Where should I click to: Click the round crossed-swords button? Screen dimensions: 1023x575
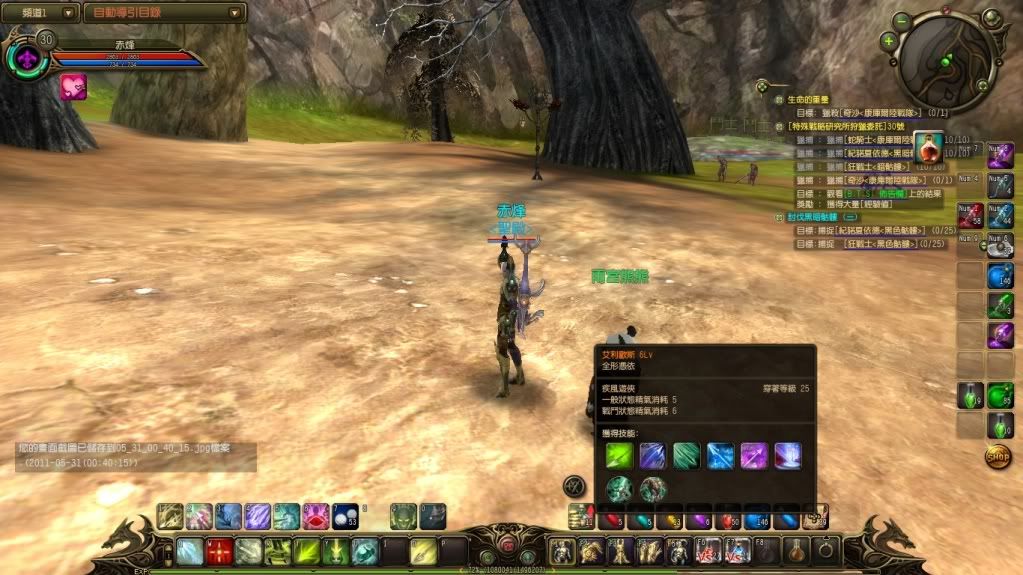click(x=574, y=486)
